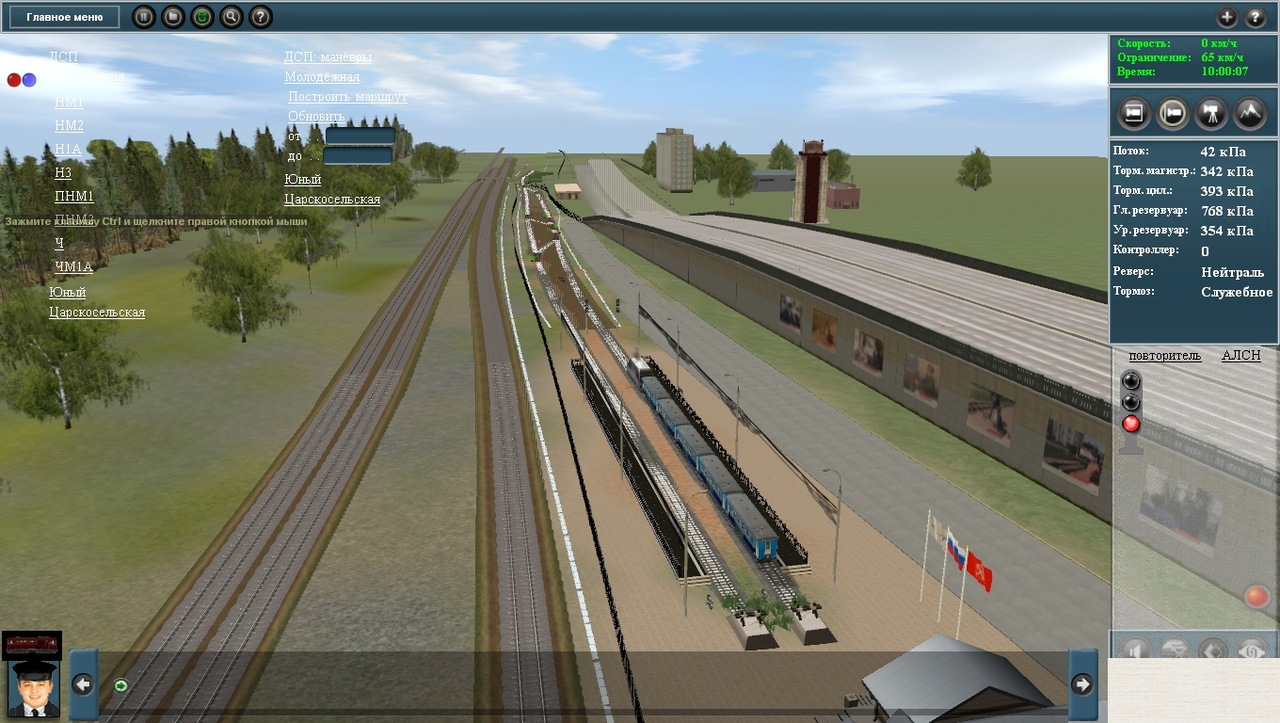The width and height of the screenshot is (1280, 723).
Task: Open the Главное меню main menu
Action: tap(64, 17)
